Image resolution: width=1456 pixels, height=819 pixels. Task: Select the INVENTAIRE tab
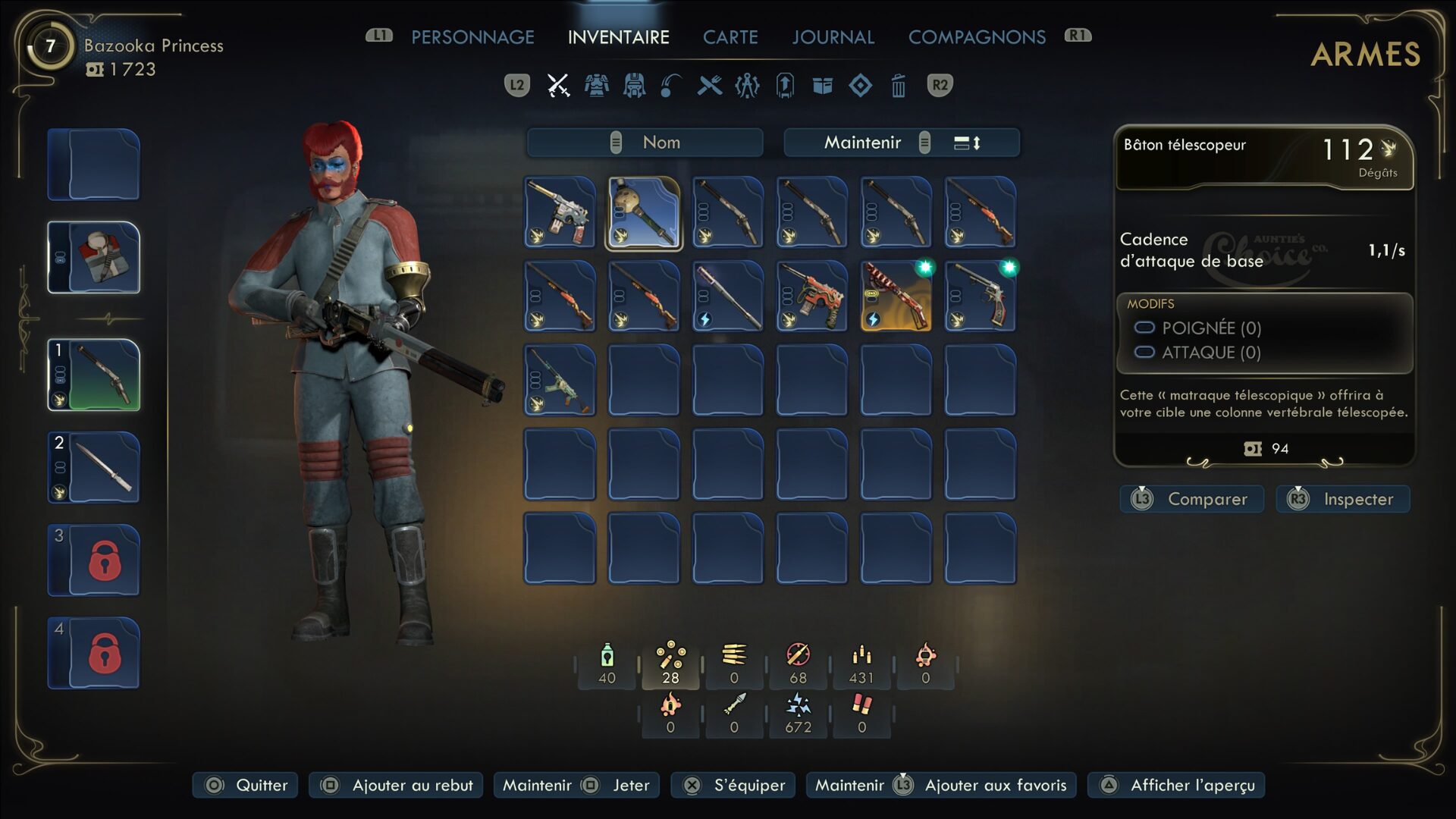[618, 37]
